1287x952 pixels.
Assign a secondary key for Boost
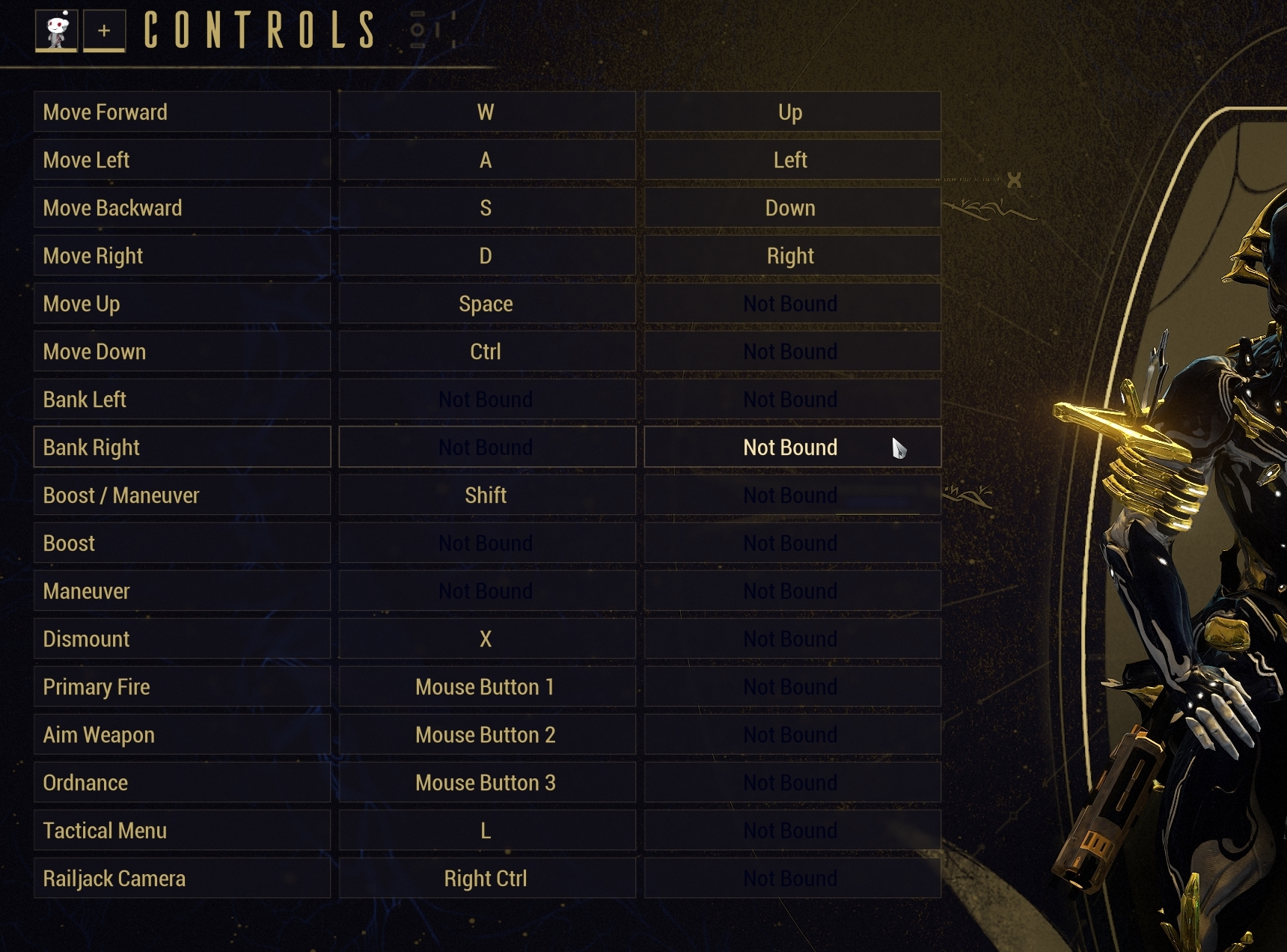[792, 543]
